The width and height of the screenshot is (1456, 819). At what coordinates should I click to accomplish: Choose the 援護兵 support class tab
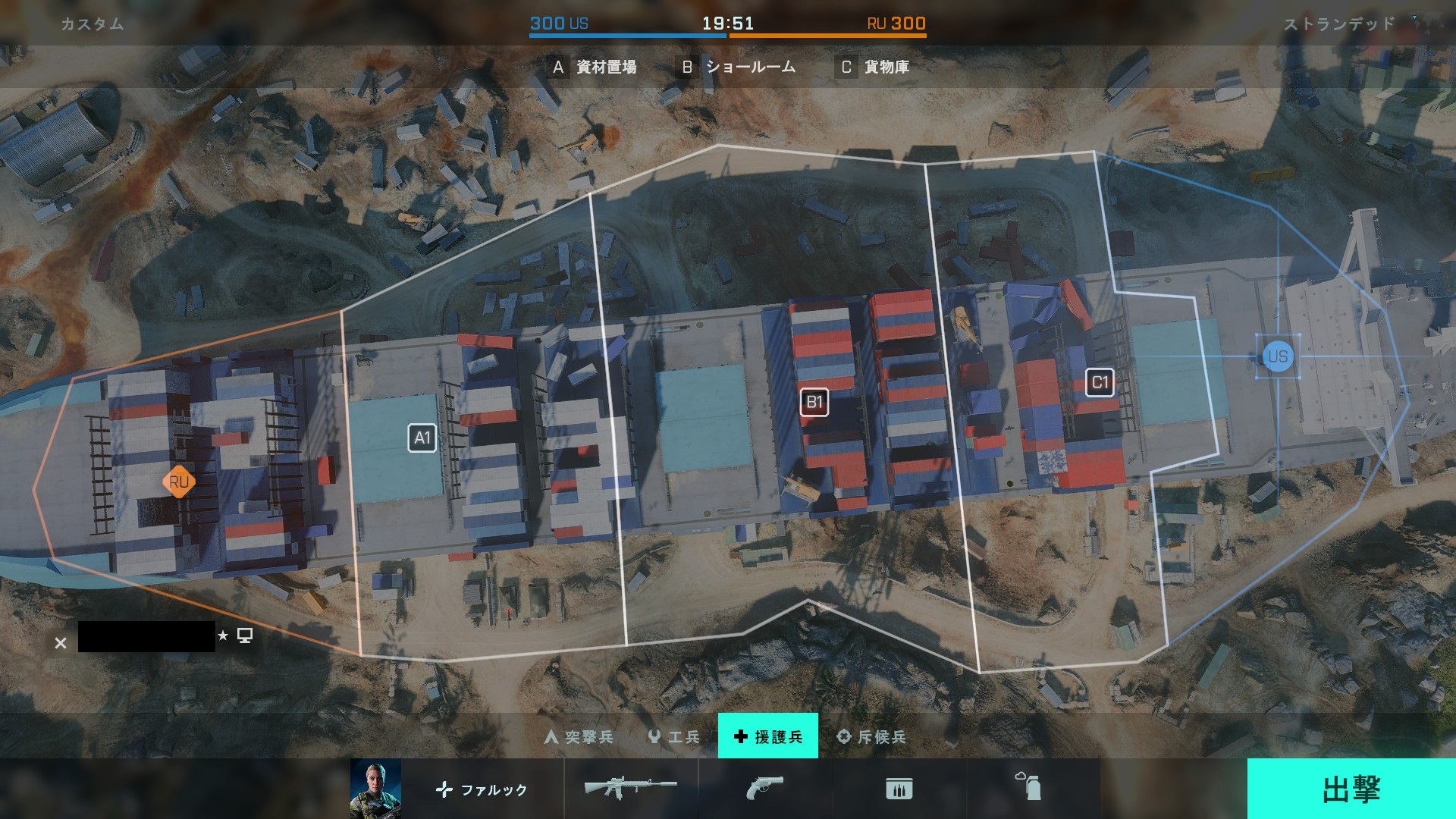[x=767, y=736]
